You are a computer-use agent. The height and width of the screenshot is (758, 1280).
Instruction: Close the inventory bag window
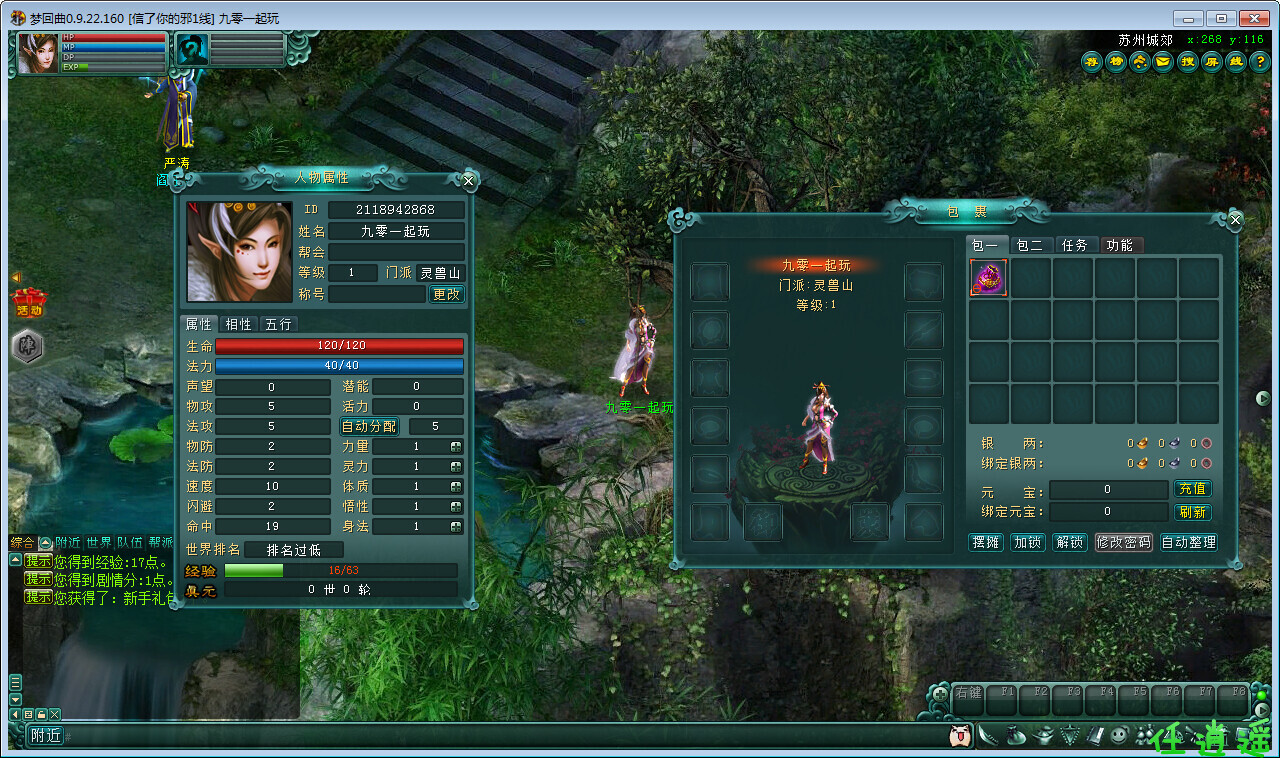[x=1235, y=219]
